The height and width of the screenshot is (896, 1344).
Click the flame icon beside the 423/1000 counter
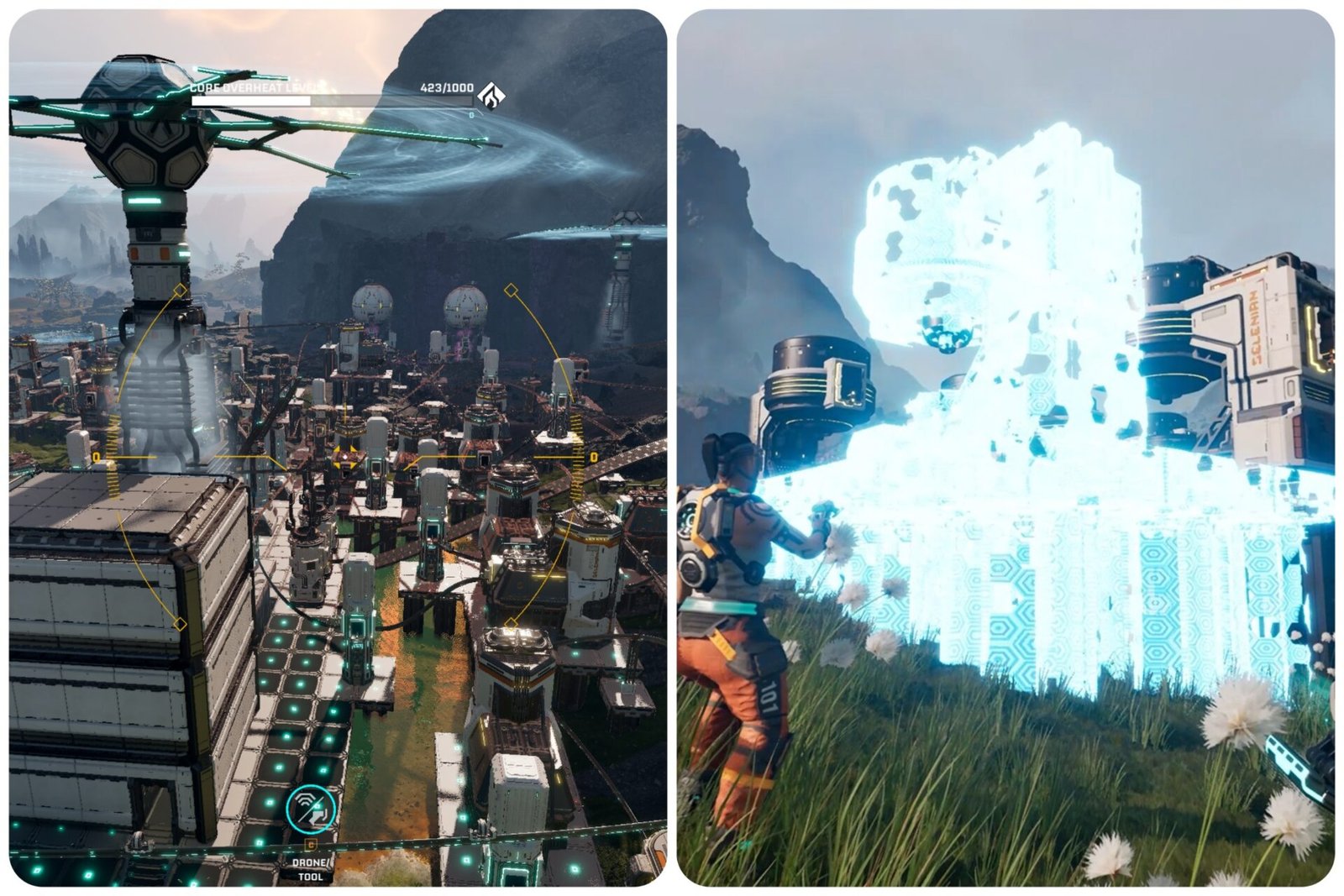click(x=491, y=95)
